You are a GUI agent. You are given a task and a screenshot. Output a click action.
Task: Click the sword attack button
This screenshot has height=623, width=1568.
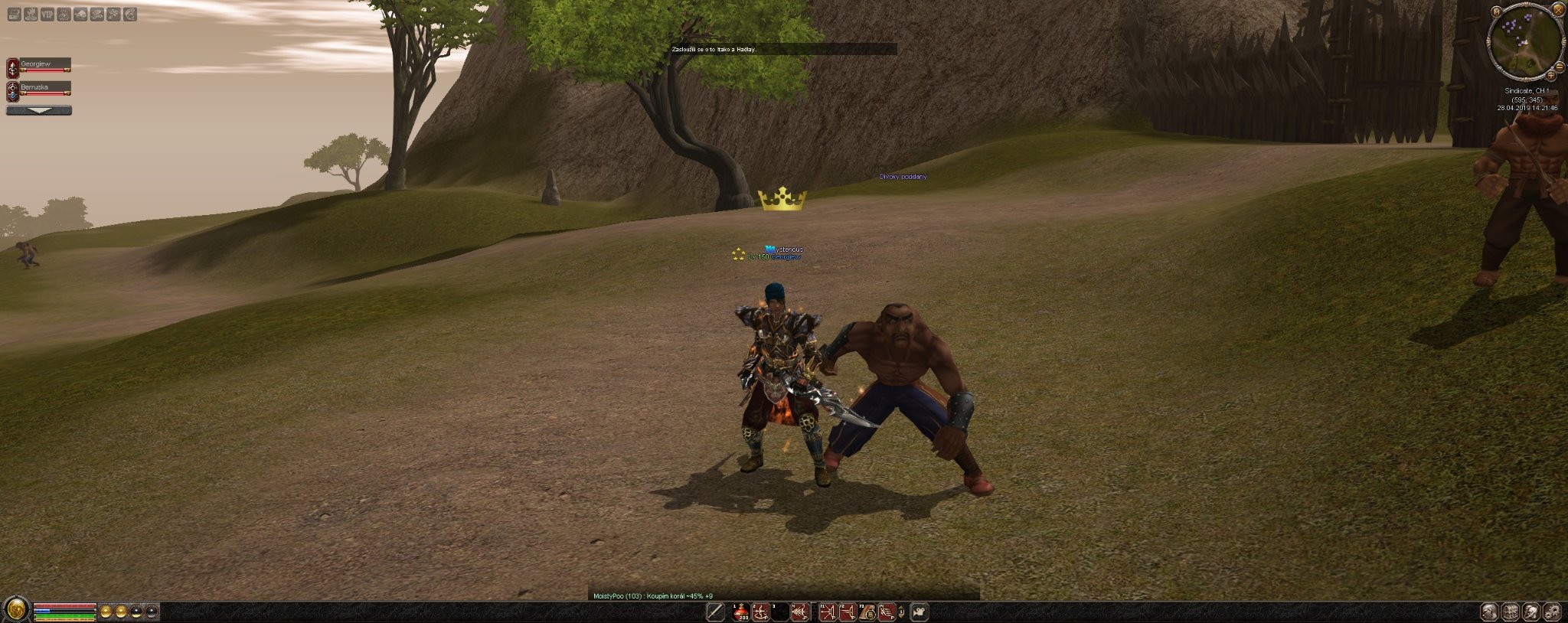click(x=715, y=612)
